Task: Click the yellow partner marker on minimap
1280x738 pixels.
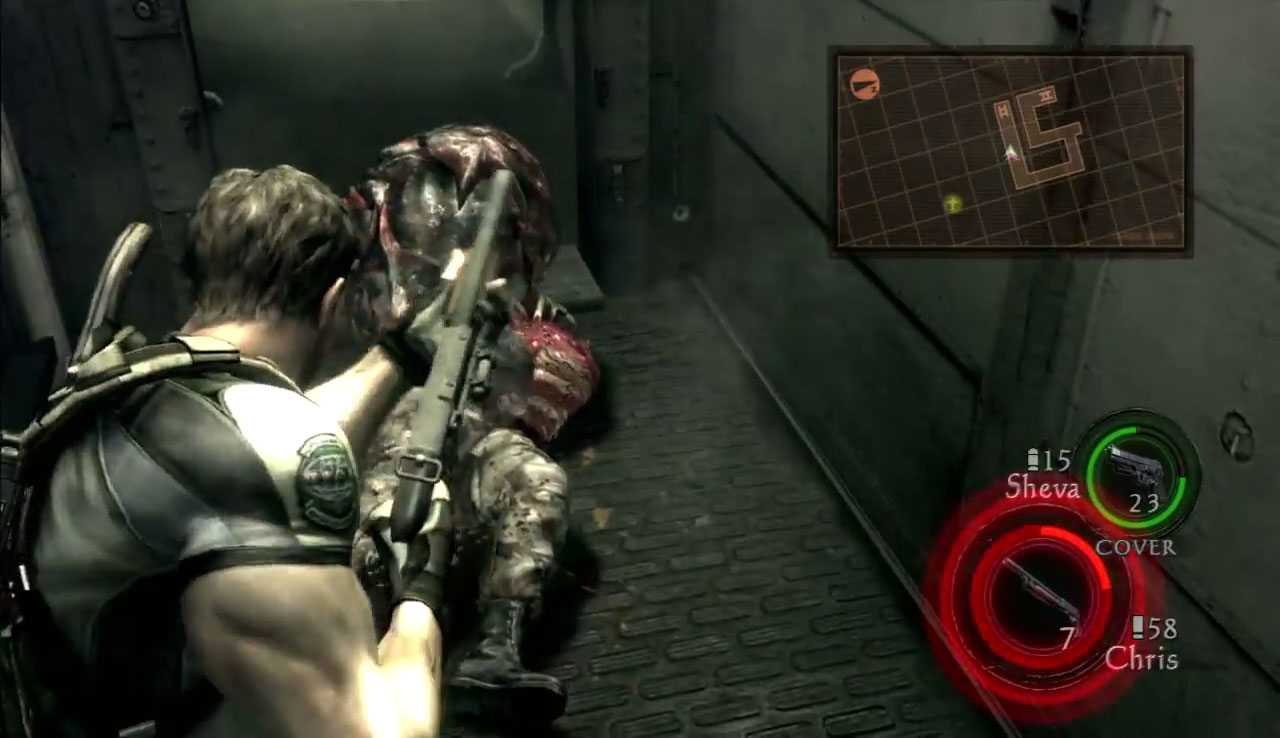Action: point(954,204)
